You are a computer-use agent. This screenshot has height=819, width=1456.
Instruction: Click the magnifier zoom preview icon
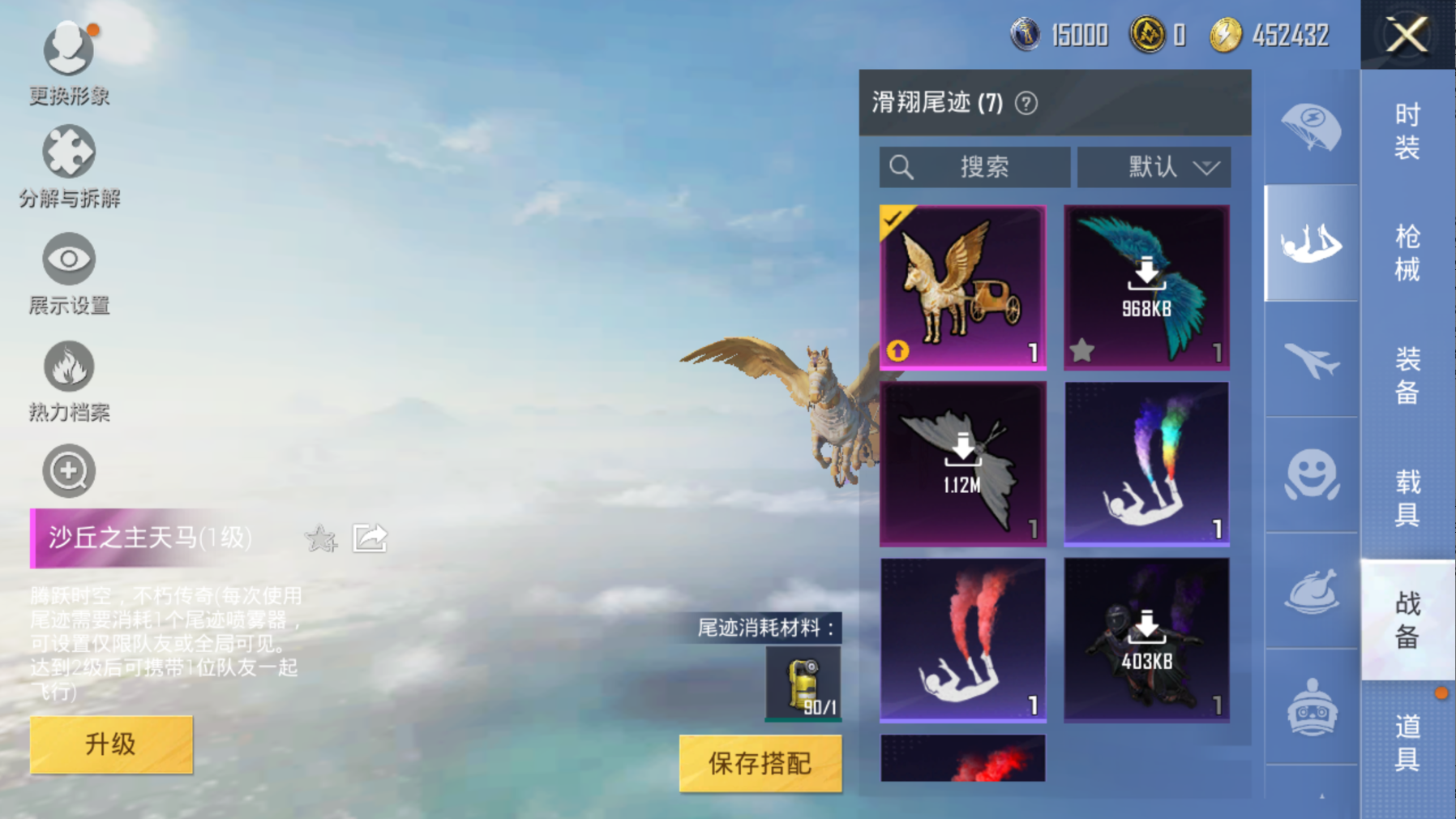tap(69, 471)
